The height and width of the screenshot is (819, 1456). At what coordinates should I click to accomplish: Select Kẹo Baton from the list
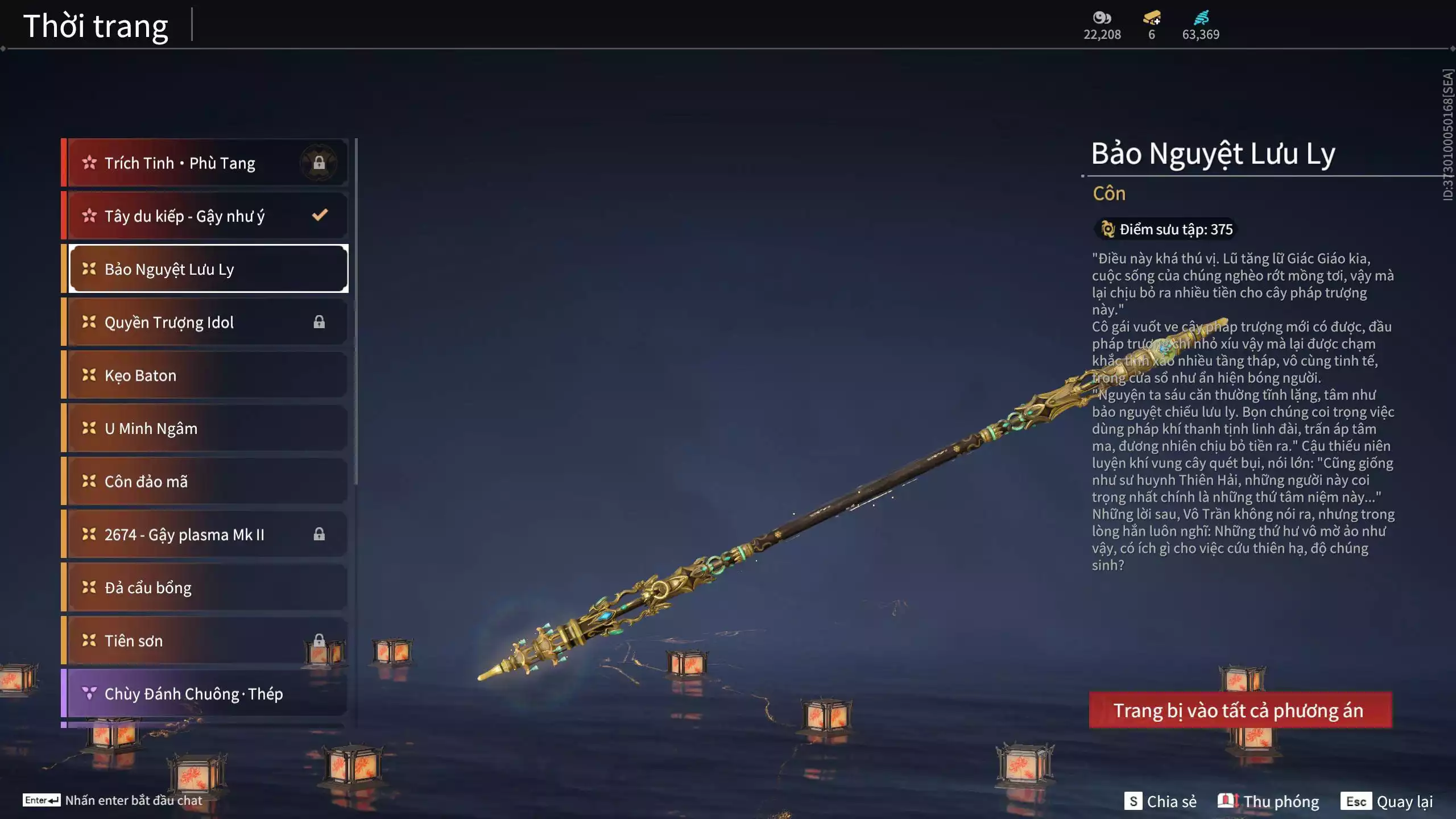pos(205,375)
